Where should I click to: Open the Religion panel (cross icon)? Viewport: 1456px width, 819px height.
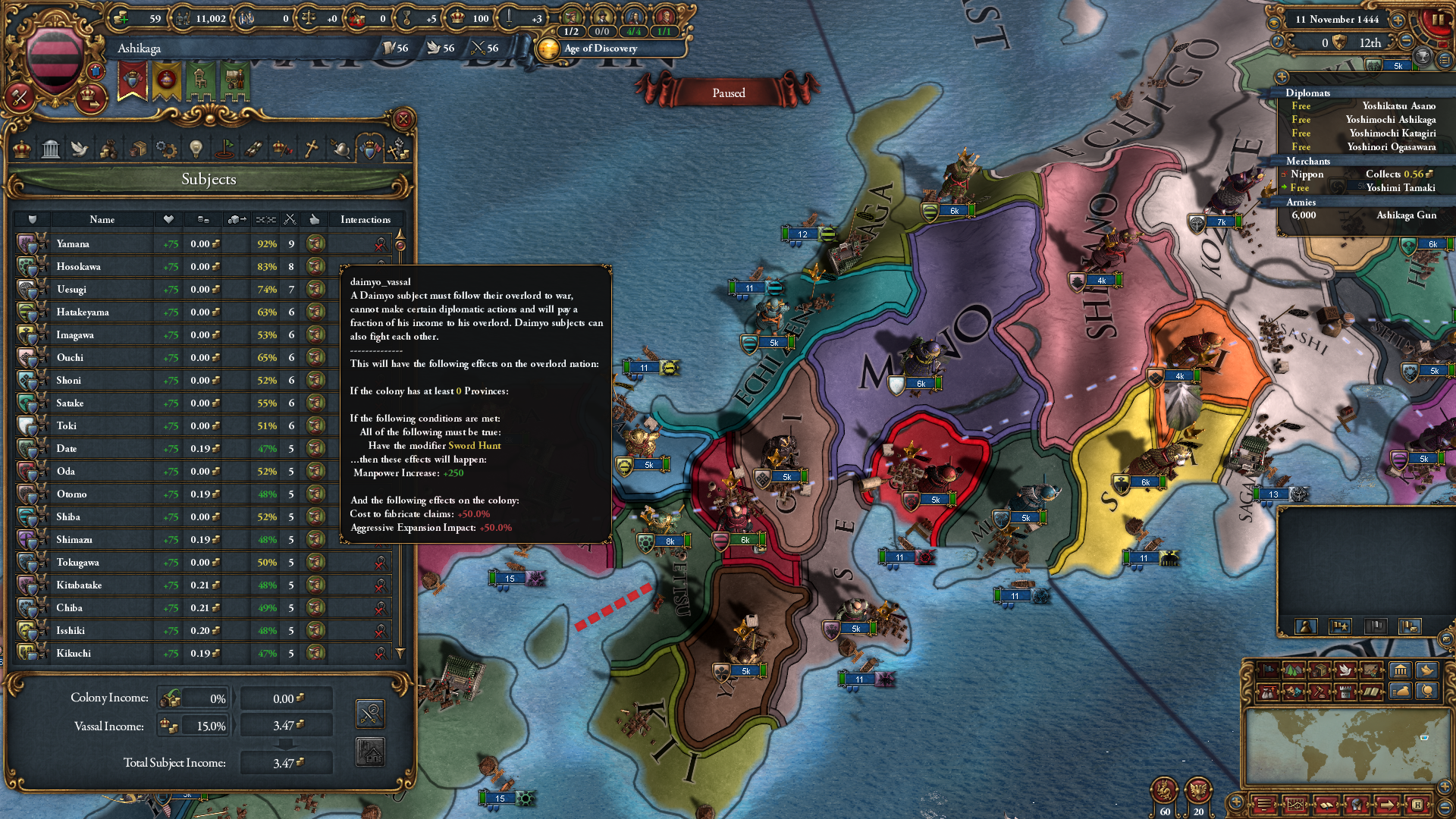[x=310, y=148]
